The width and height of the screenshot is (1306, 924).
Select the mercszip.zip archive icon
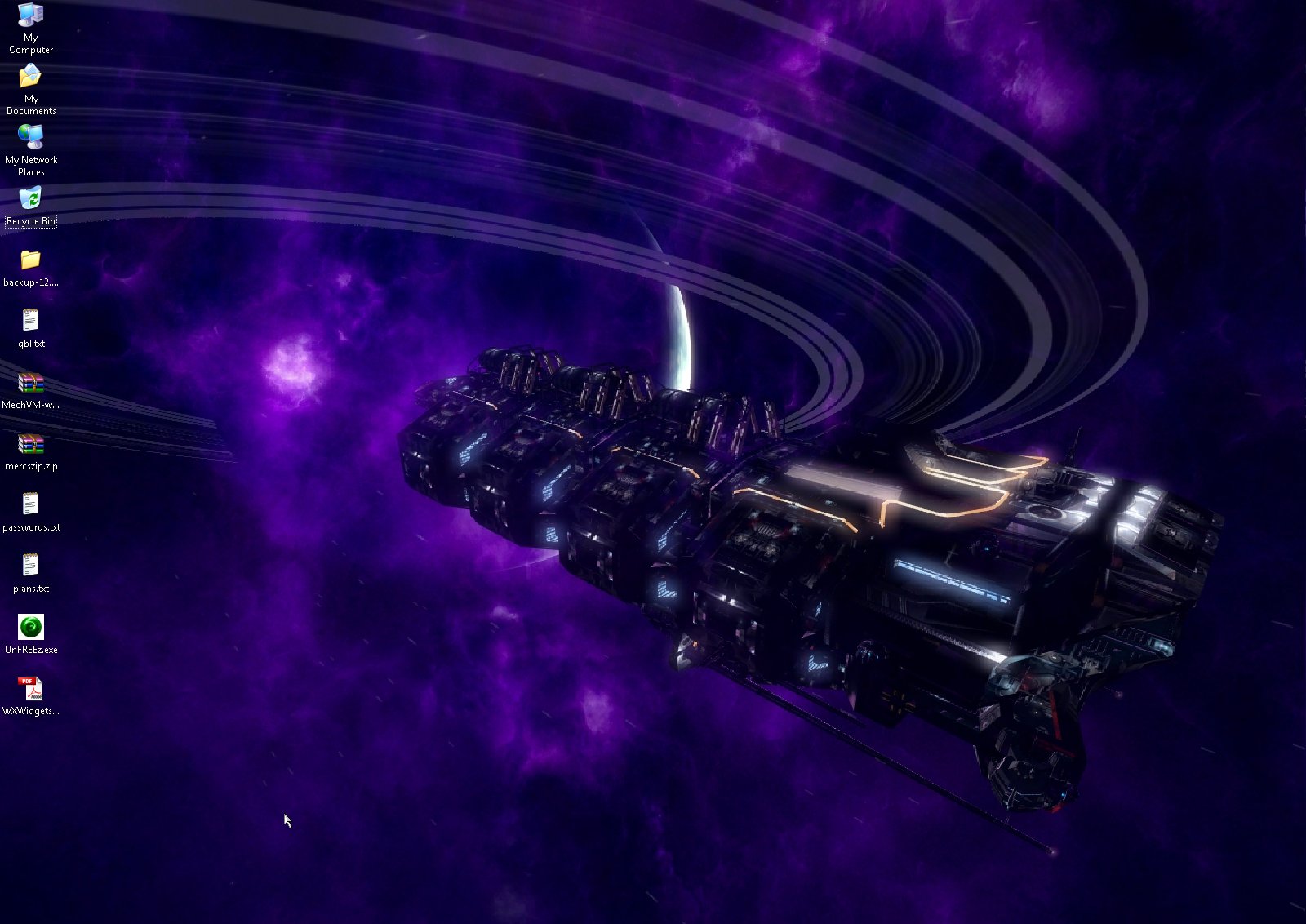pos(30,444)
